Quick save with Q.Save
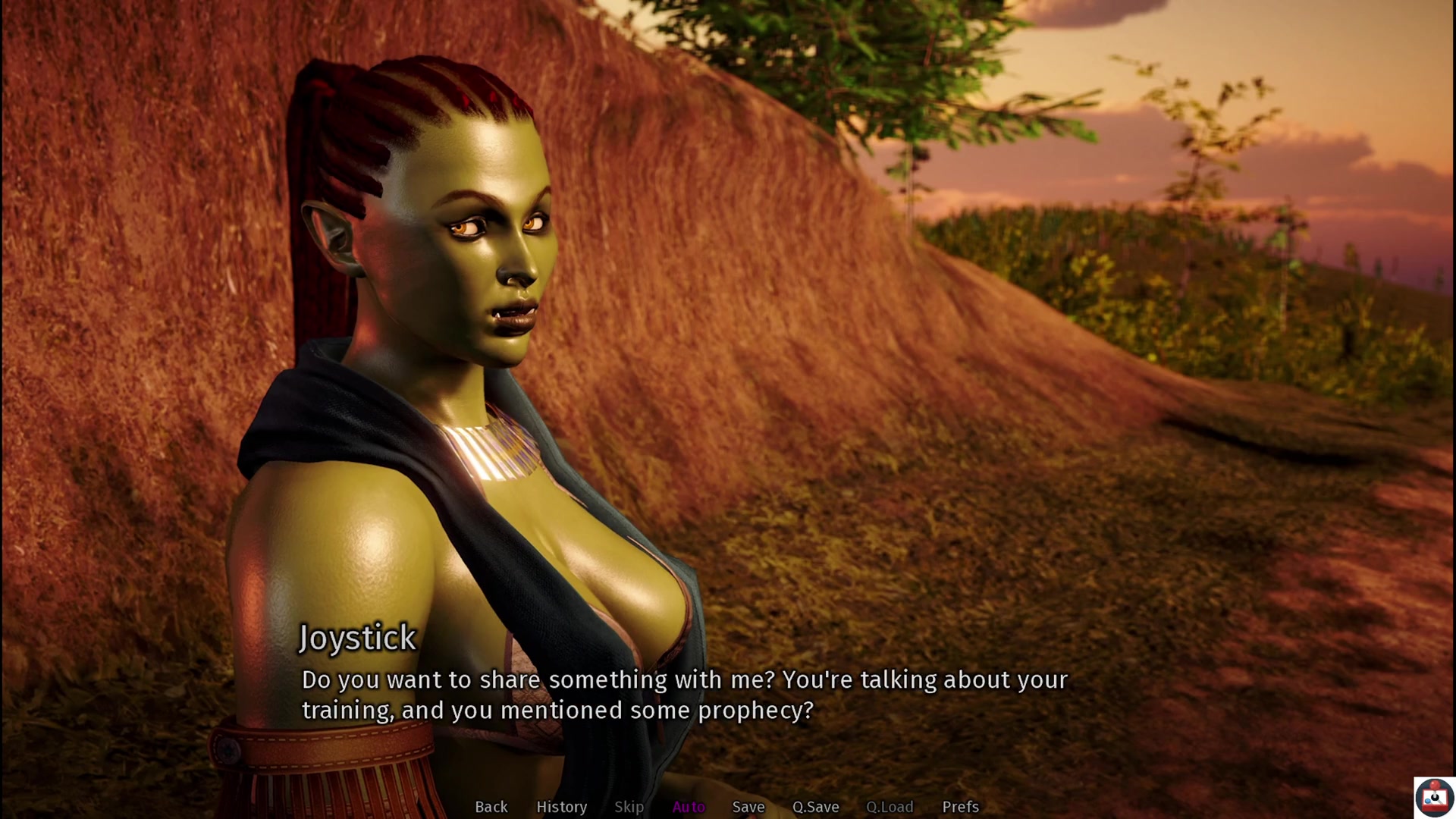1456x819 pixels. click(815, 807)
